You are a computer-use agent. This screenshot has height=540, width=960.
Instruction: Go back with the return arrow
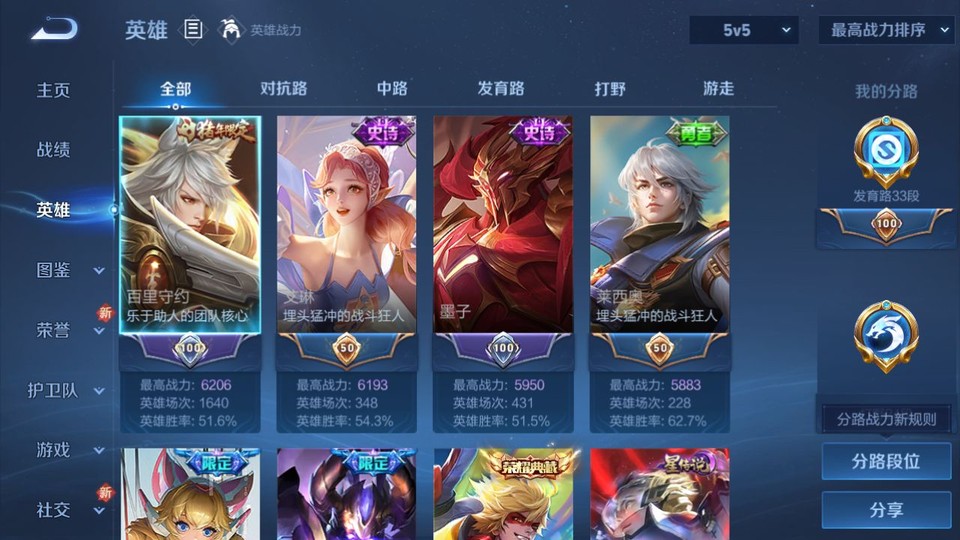54,29
